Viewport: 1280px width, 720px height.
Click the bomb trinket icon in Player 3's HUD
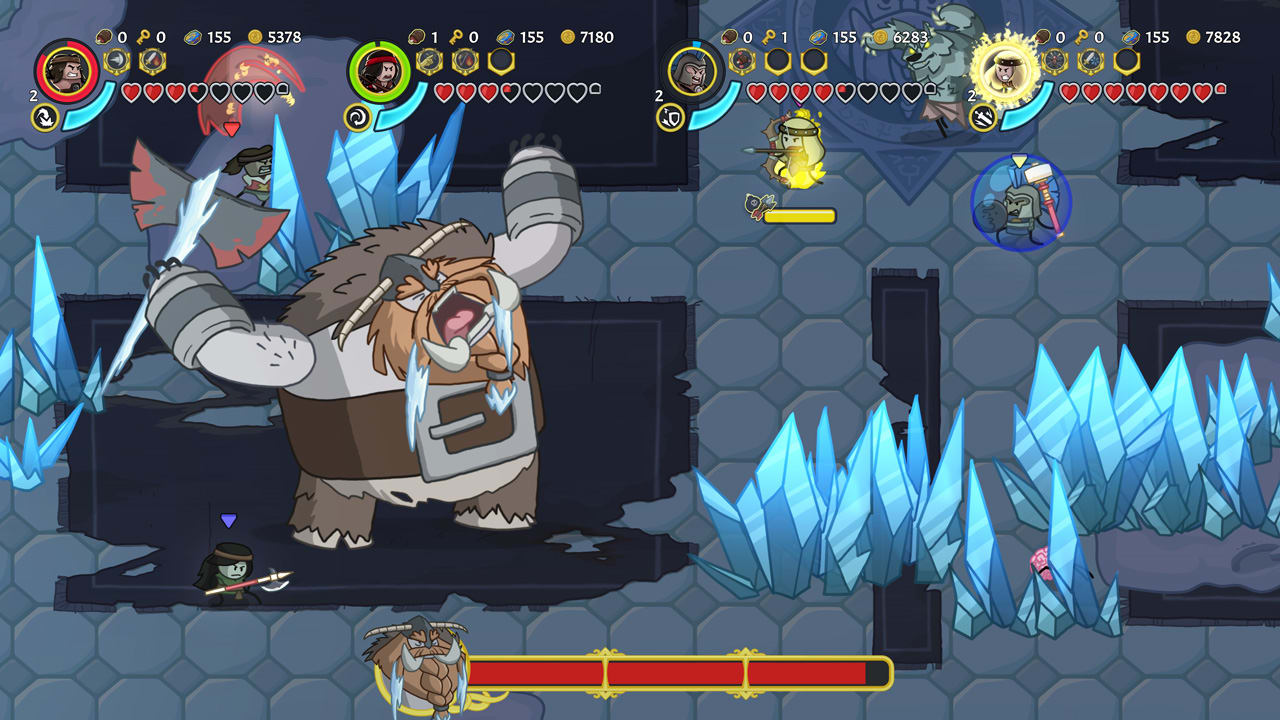pyautogui.click(x=742, y=60)
